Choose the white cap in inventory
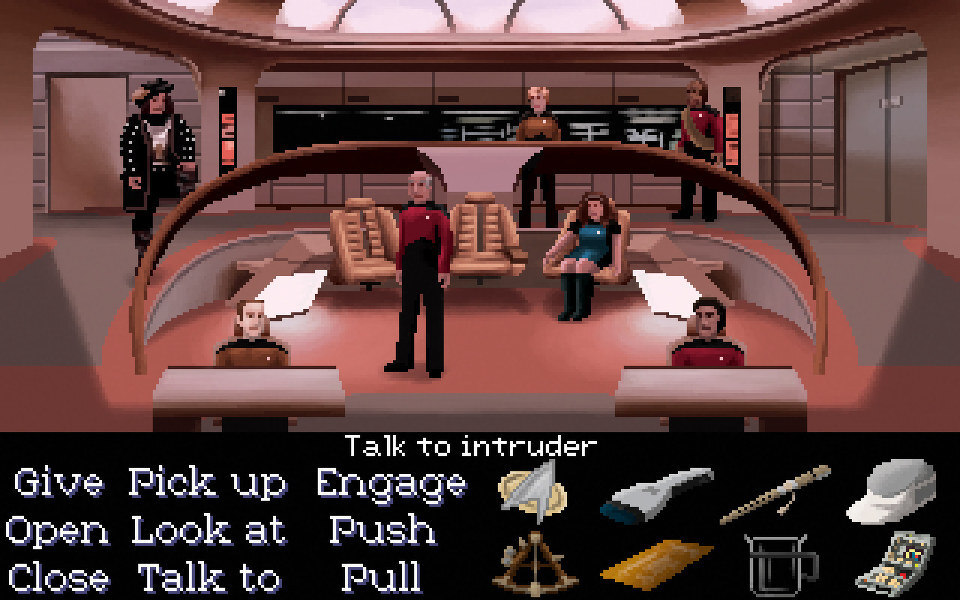The width and height of the screenshot is (960, 600). point(891,490)
